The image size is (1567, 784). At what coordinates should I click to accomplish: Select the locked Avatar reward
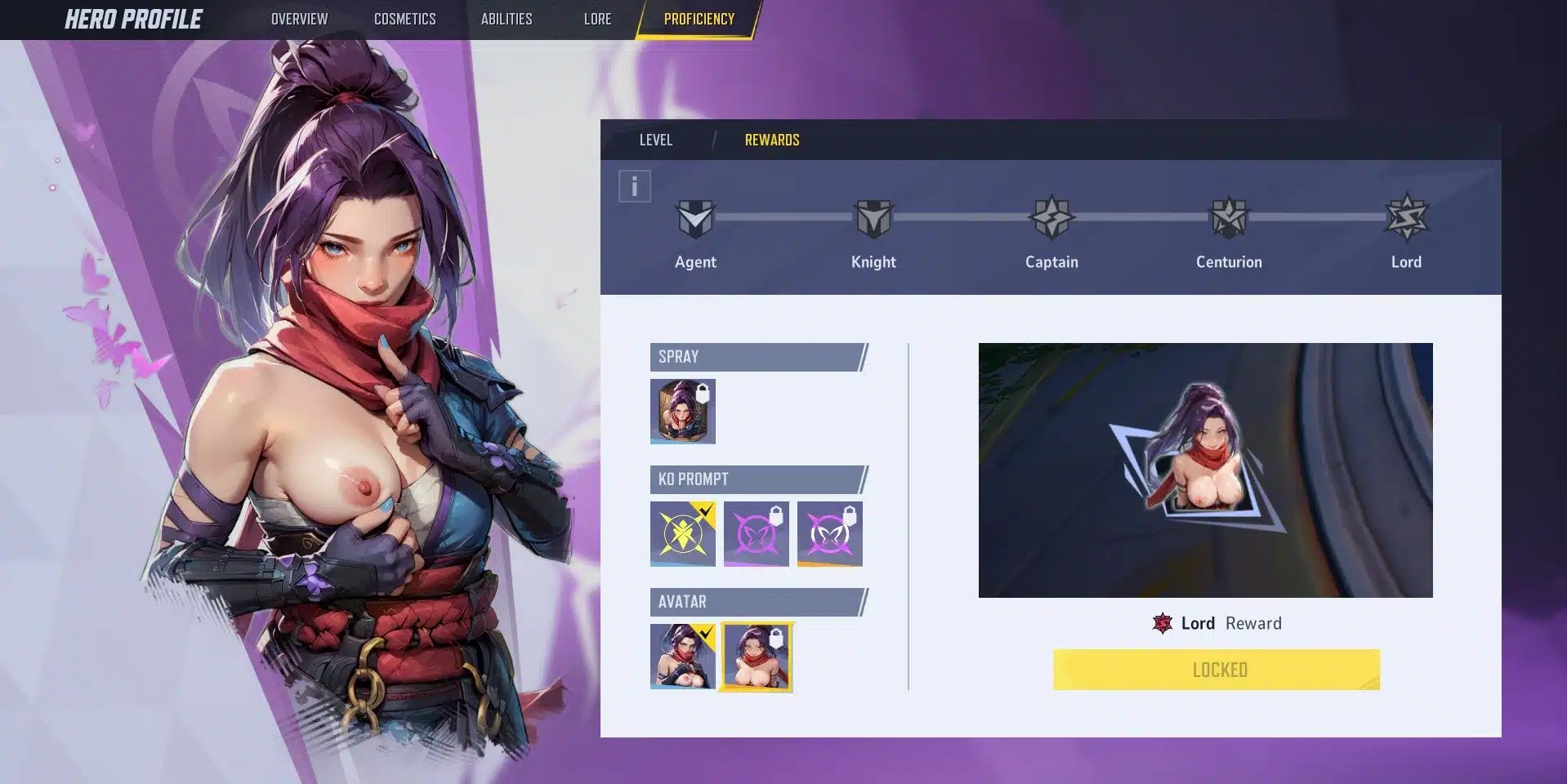(756, 657)
